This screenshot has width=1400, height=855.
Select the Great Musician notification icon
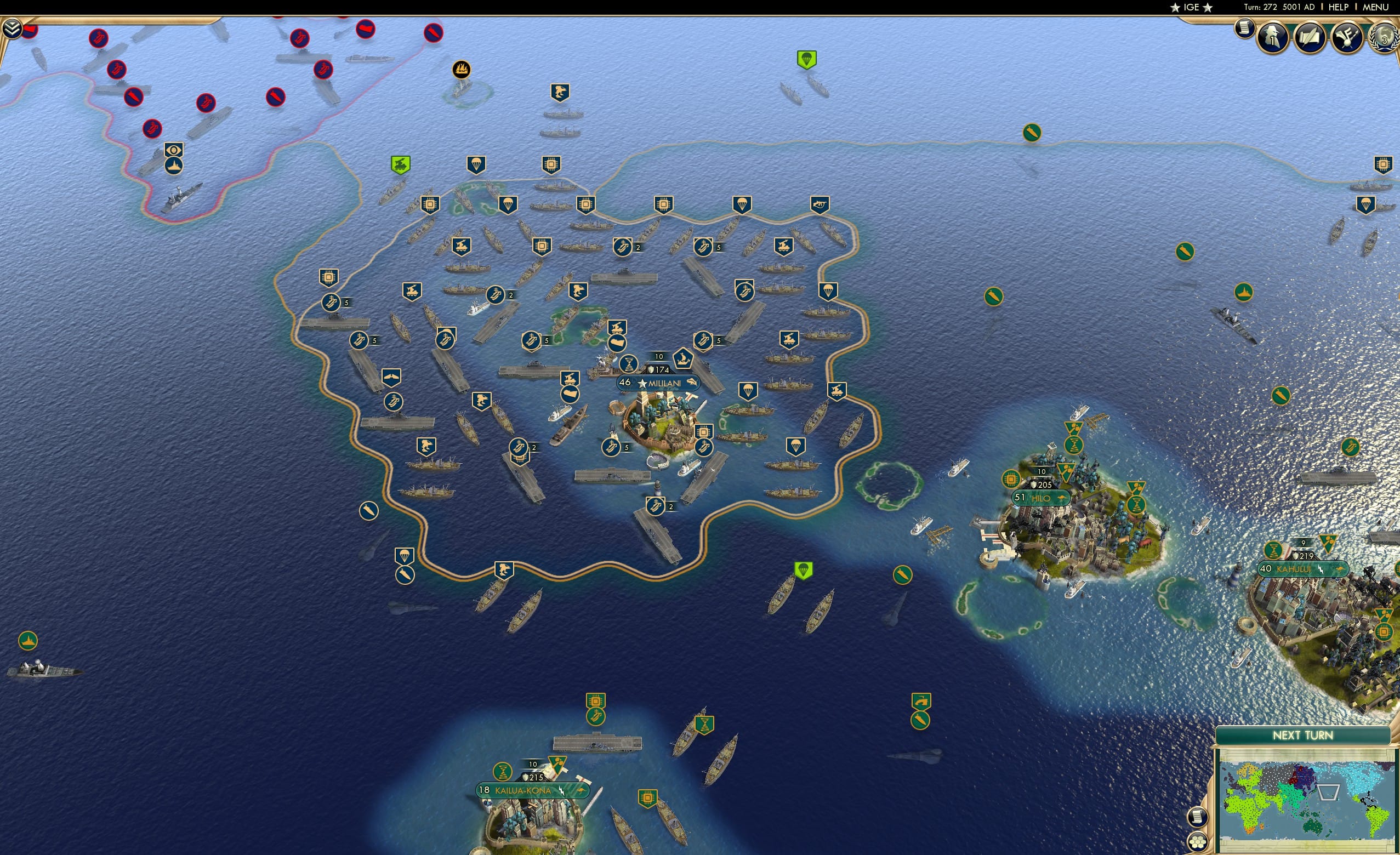point(1348,37)
